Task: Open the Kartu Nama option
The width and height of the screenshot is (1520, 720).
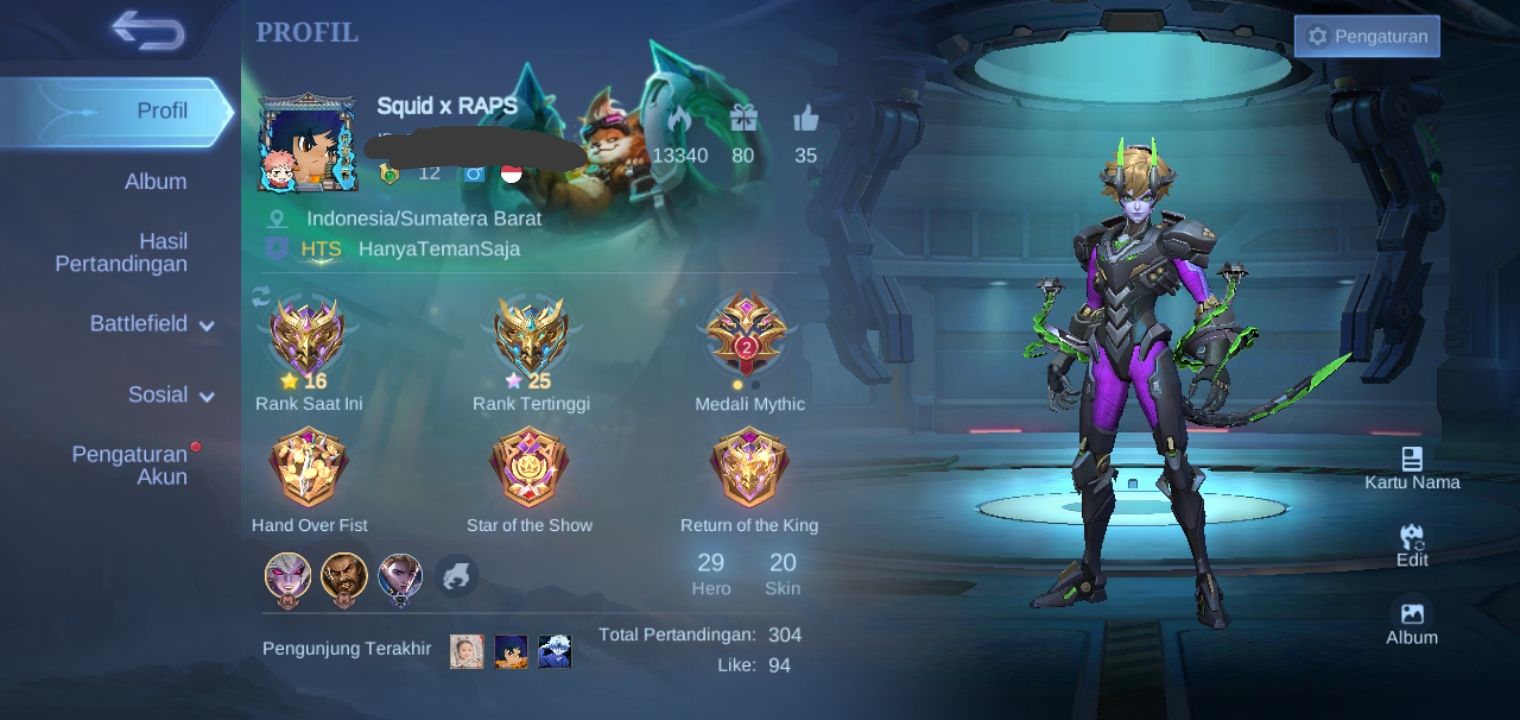Action: tap(1412, 468)
